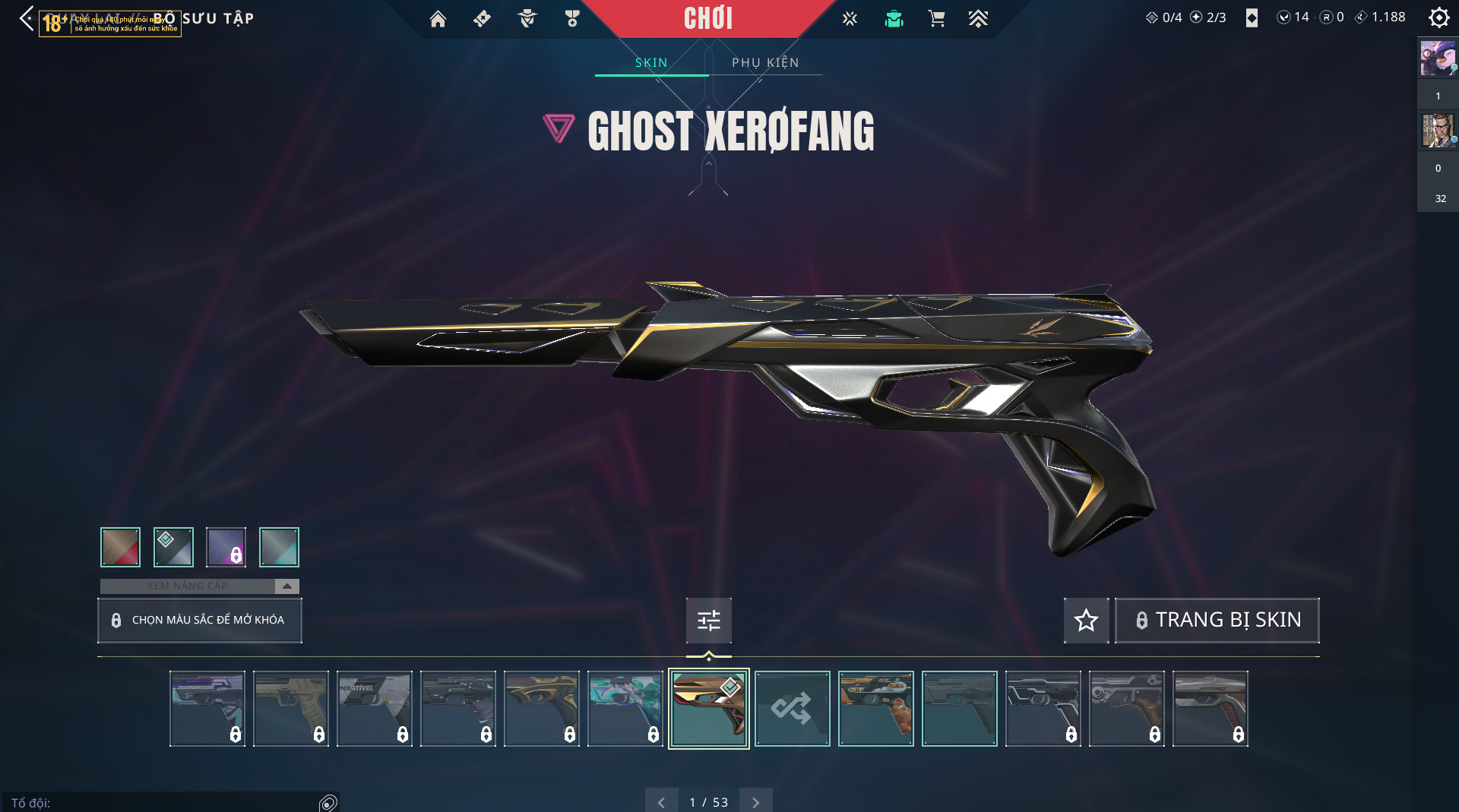
Task: Open settings gear icon
Action: pos(1438,17)
